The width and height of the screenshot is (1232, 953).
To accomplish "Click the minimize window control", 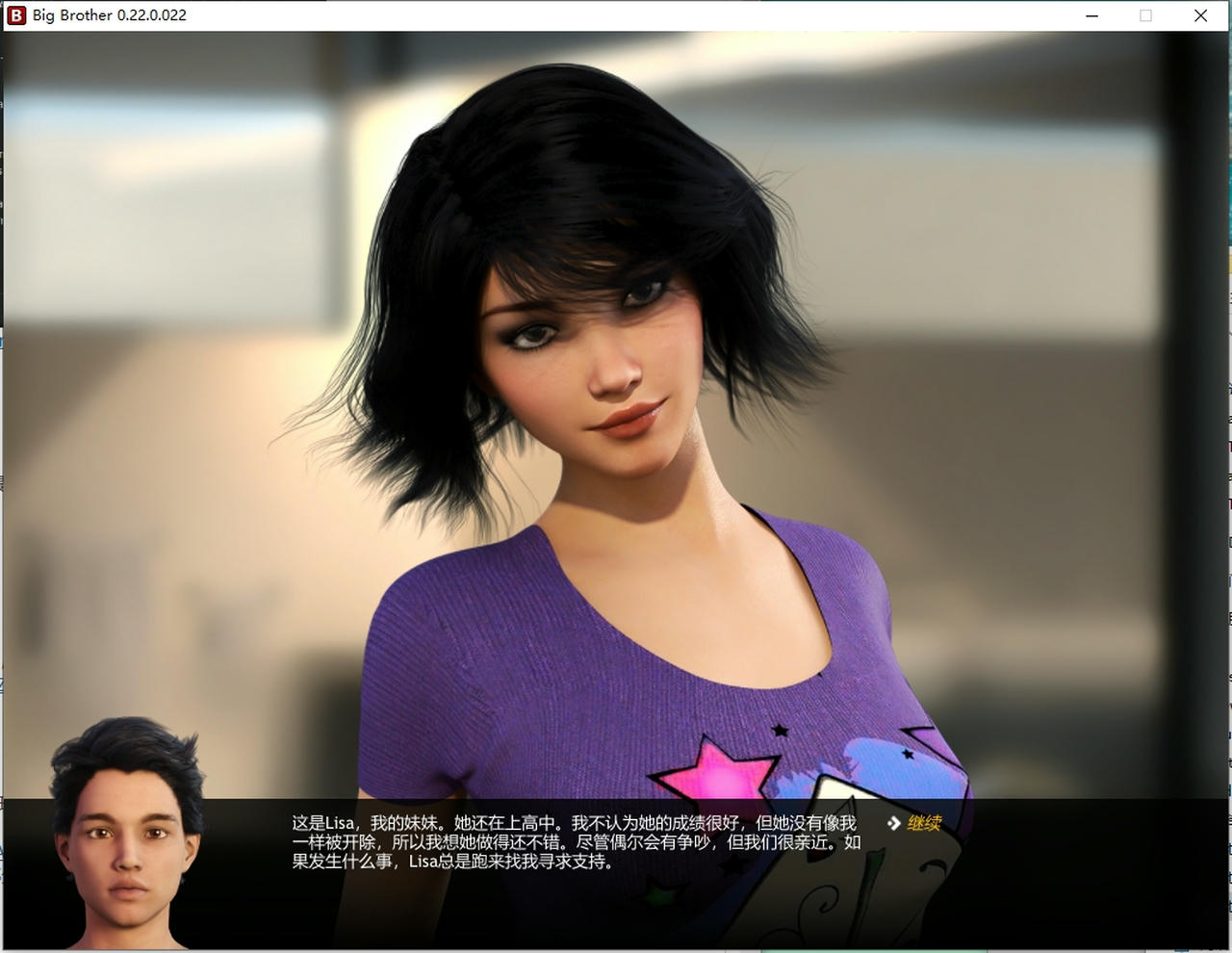I will click(1091, 15).
